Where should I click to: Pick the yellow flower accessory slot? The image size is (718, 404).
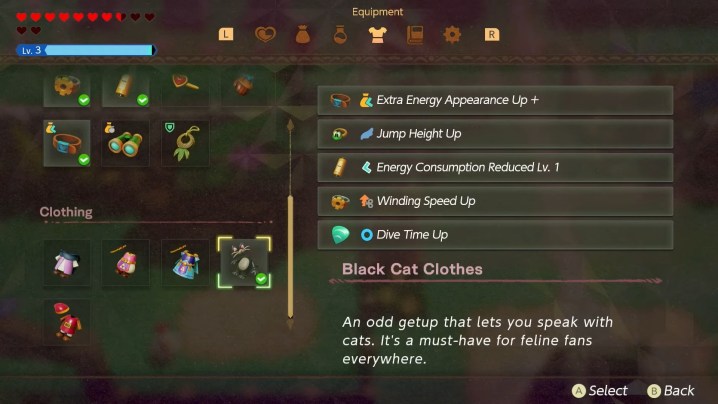click(68, 88)
